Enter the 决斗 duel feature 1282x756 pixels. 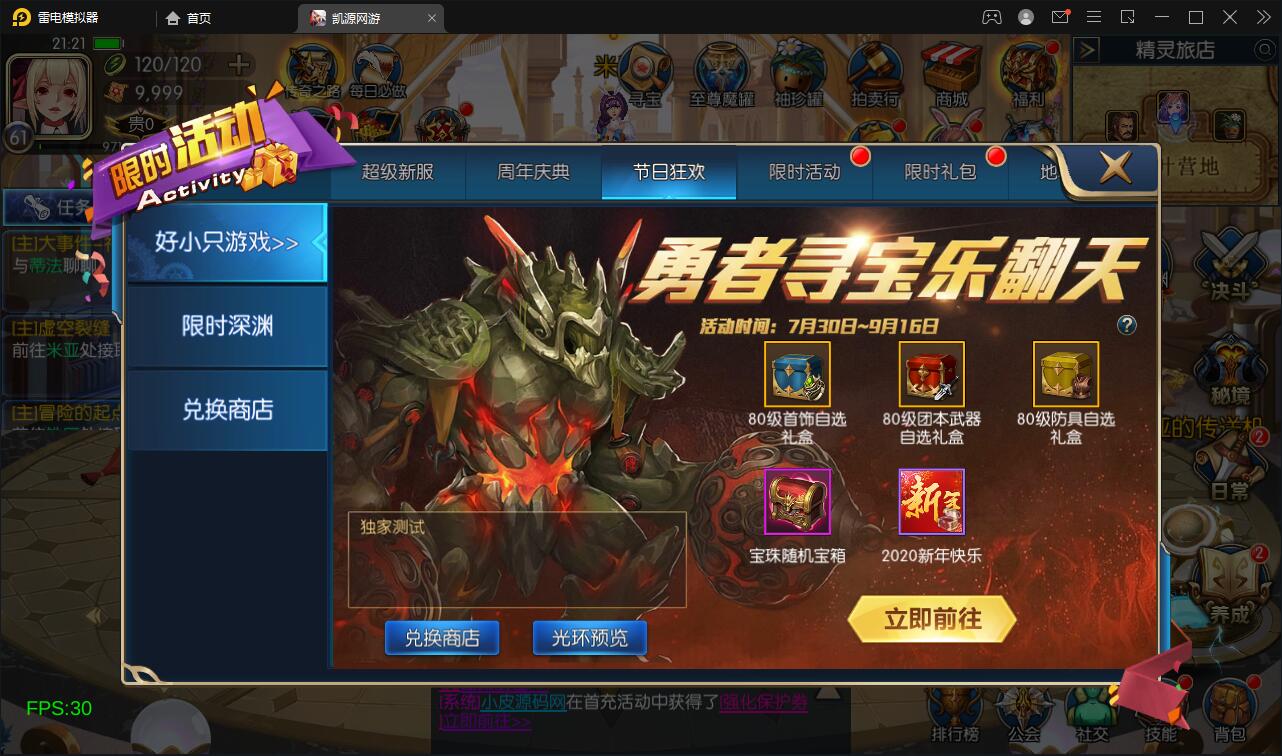[x=1227, y=270]
